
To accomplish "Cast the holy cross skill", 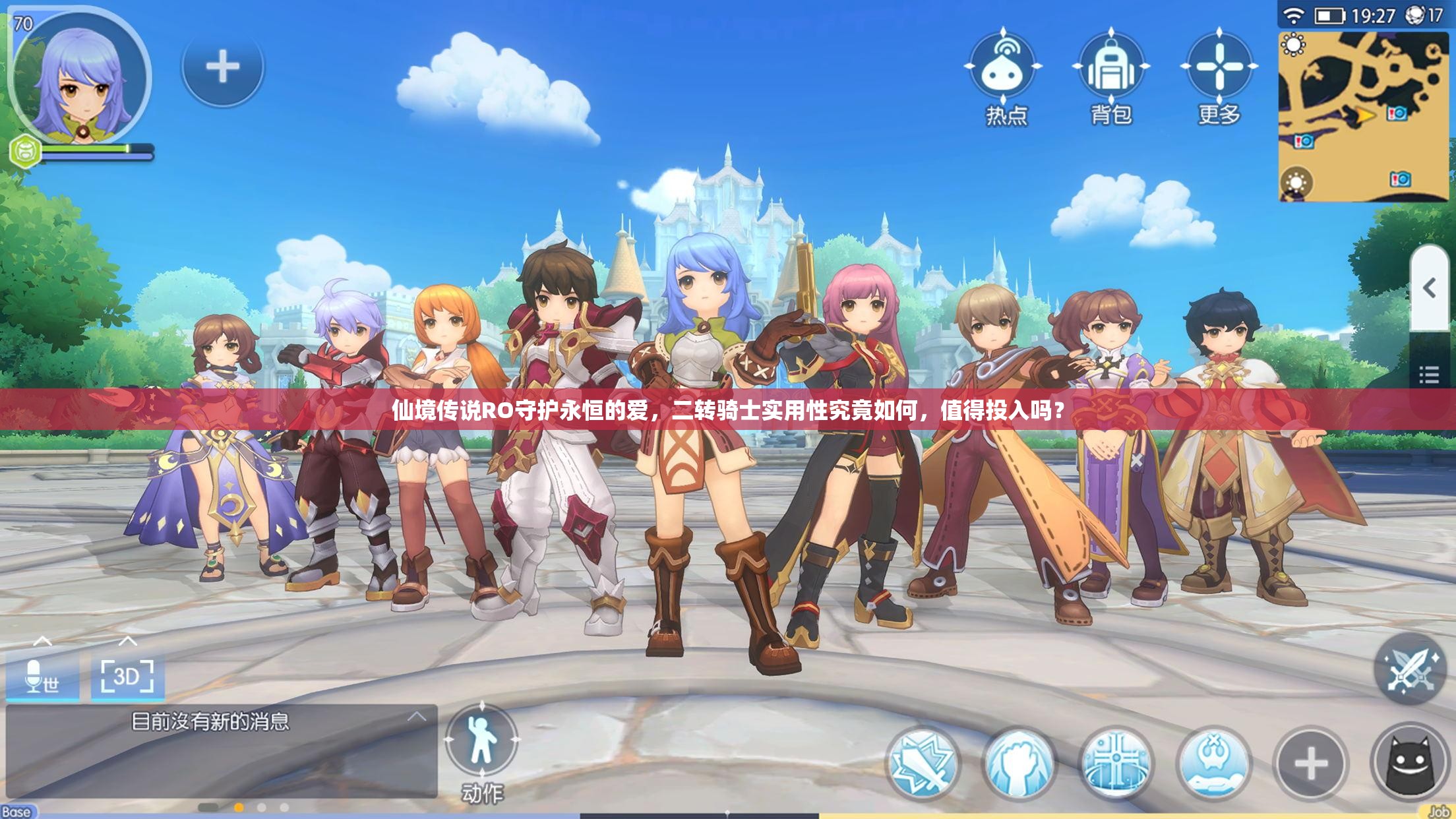I will click(x=1116, y=764).
